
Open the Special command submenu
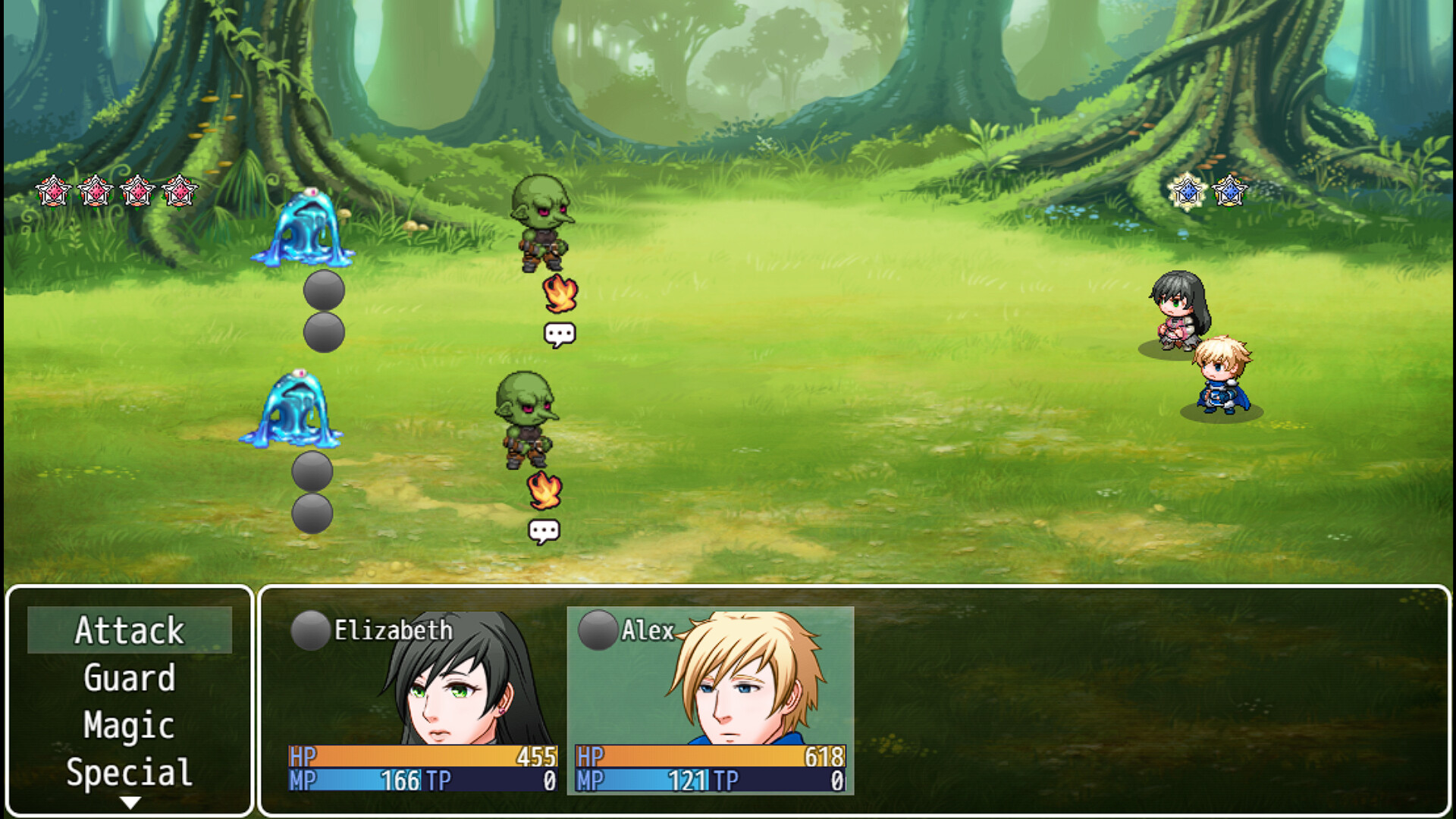(x=129, y=772)
